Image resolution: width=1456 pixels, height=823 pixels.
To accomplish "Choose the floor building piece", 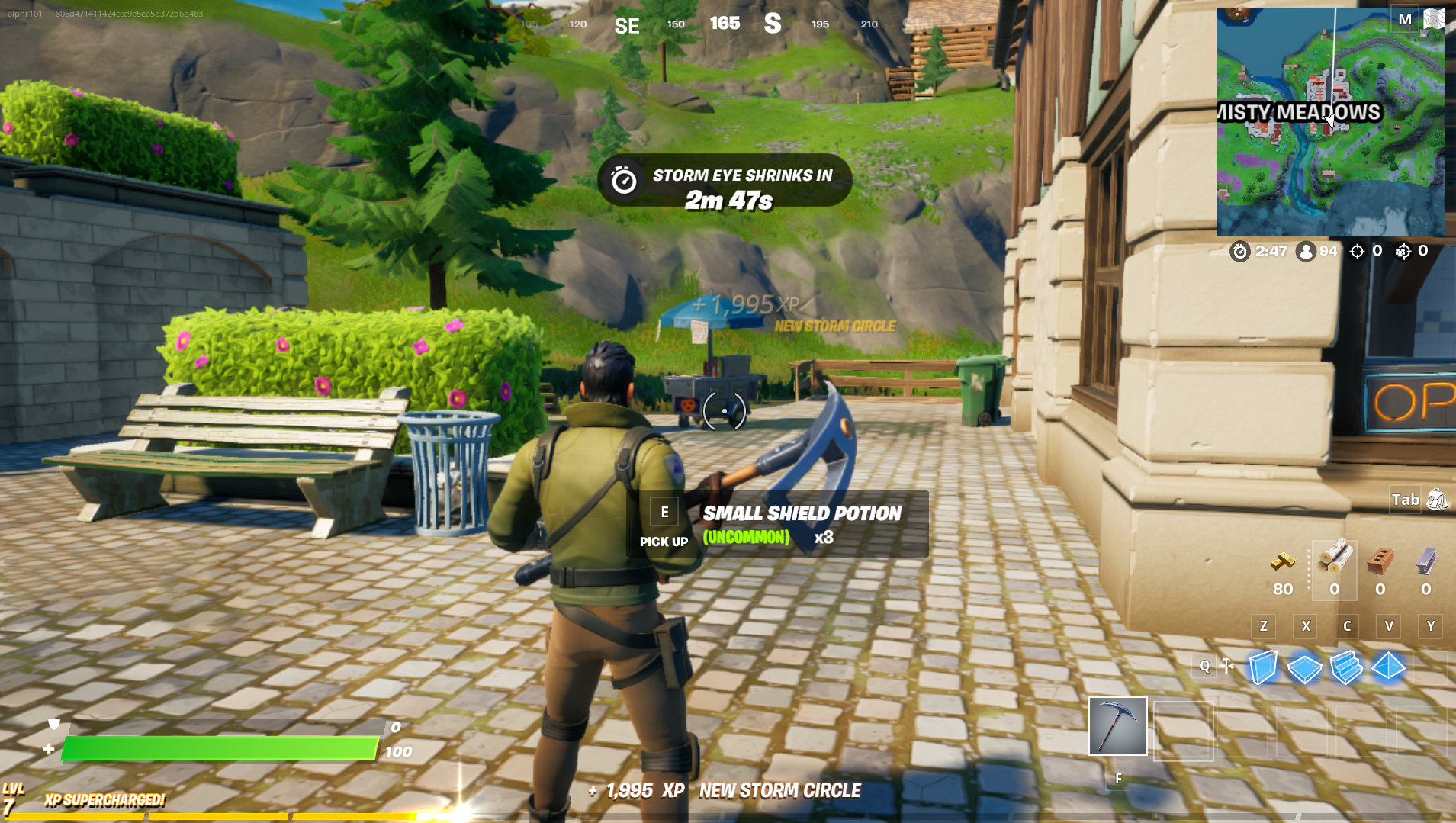I will pos(1304,668).
